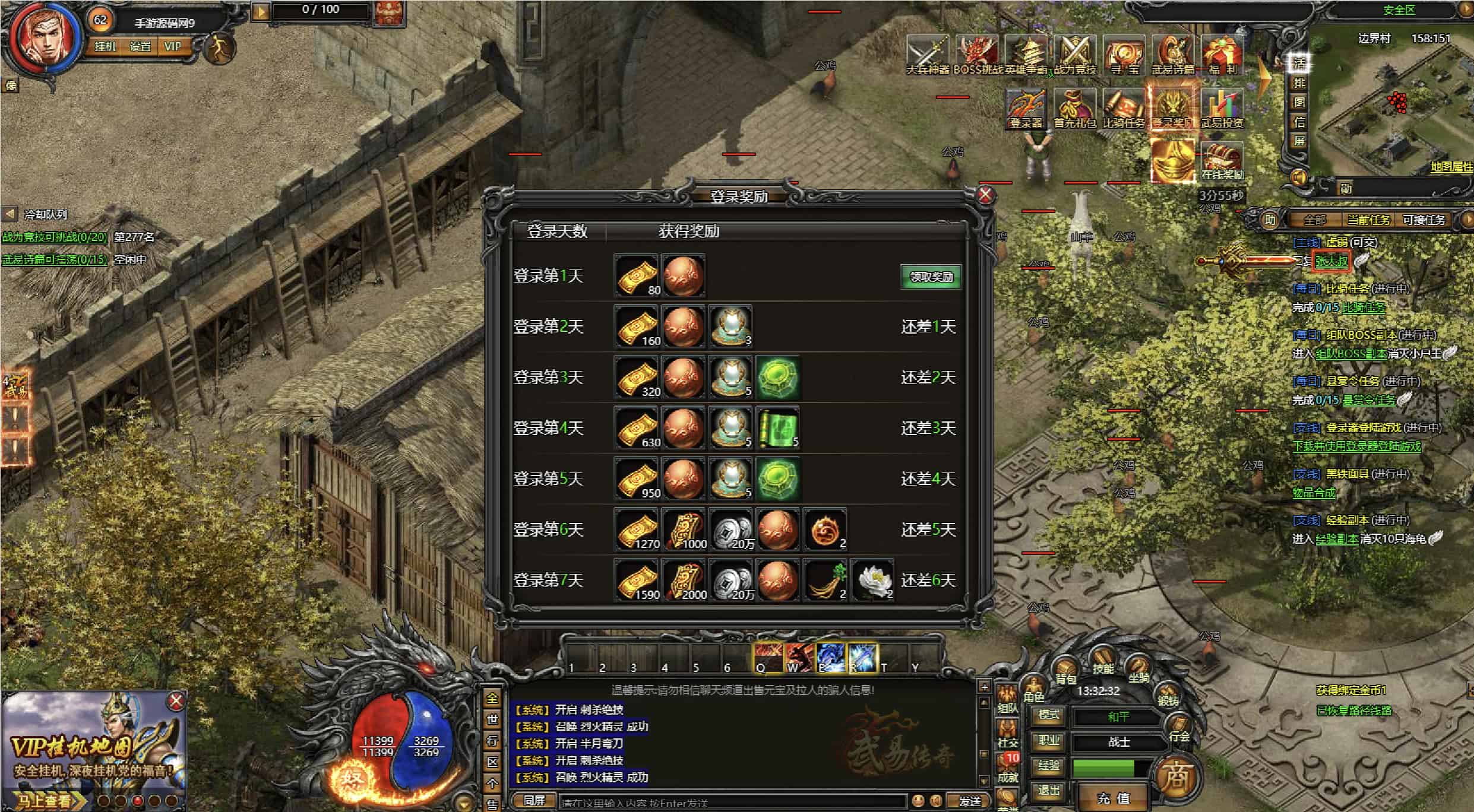Screen dimensions: 1474x812
Task: Open the 背包 backpack
Action: [x=1066, y=673]
